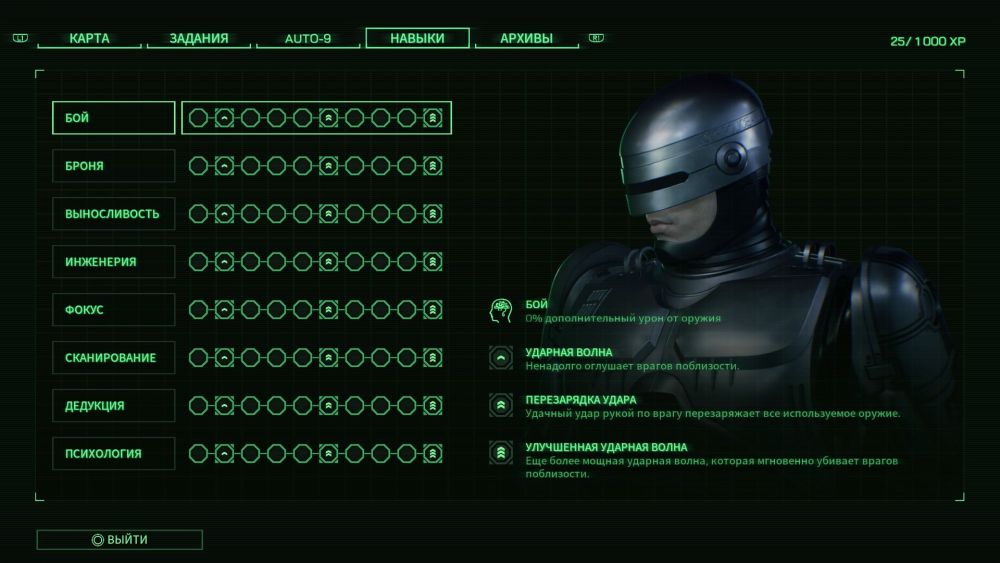Select the ВЫНОСЛИВОСТЬ skill row

click(x=113, y=214)
